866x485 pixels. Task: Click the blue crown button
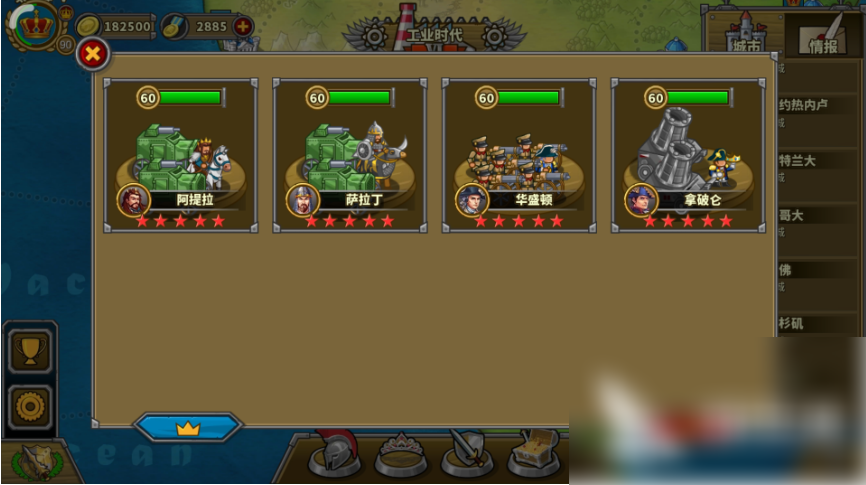click(x=188, y=428)
